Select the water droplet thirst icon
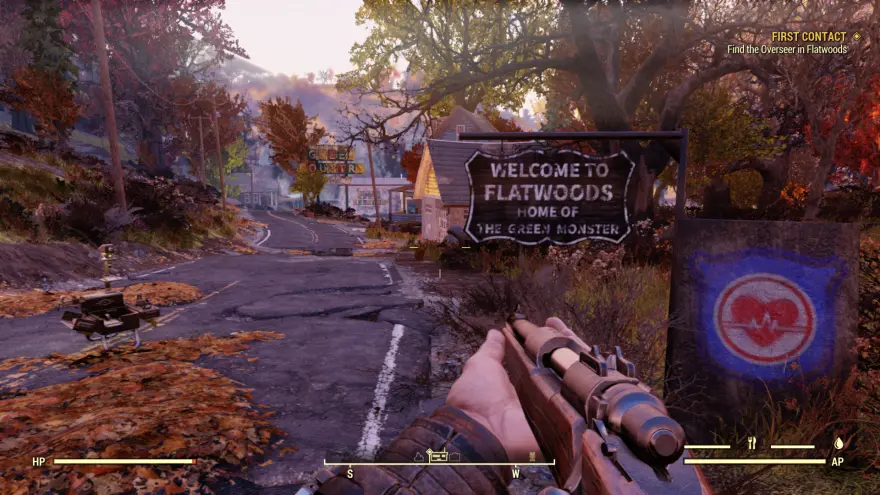The height and width of the screenshot is (495, 880). pos(838,442)
